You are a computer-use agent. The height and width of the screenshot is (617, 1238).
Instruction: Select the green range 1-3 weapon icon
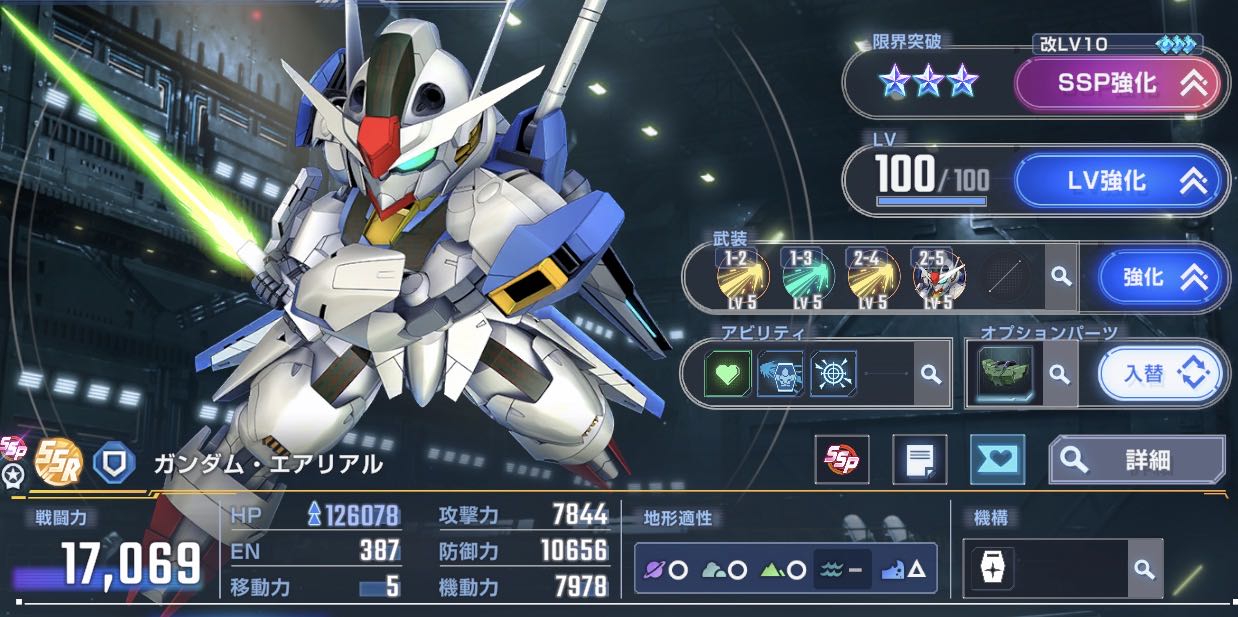coord(805,276)
